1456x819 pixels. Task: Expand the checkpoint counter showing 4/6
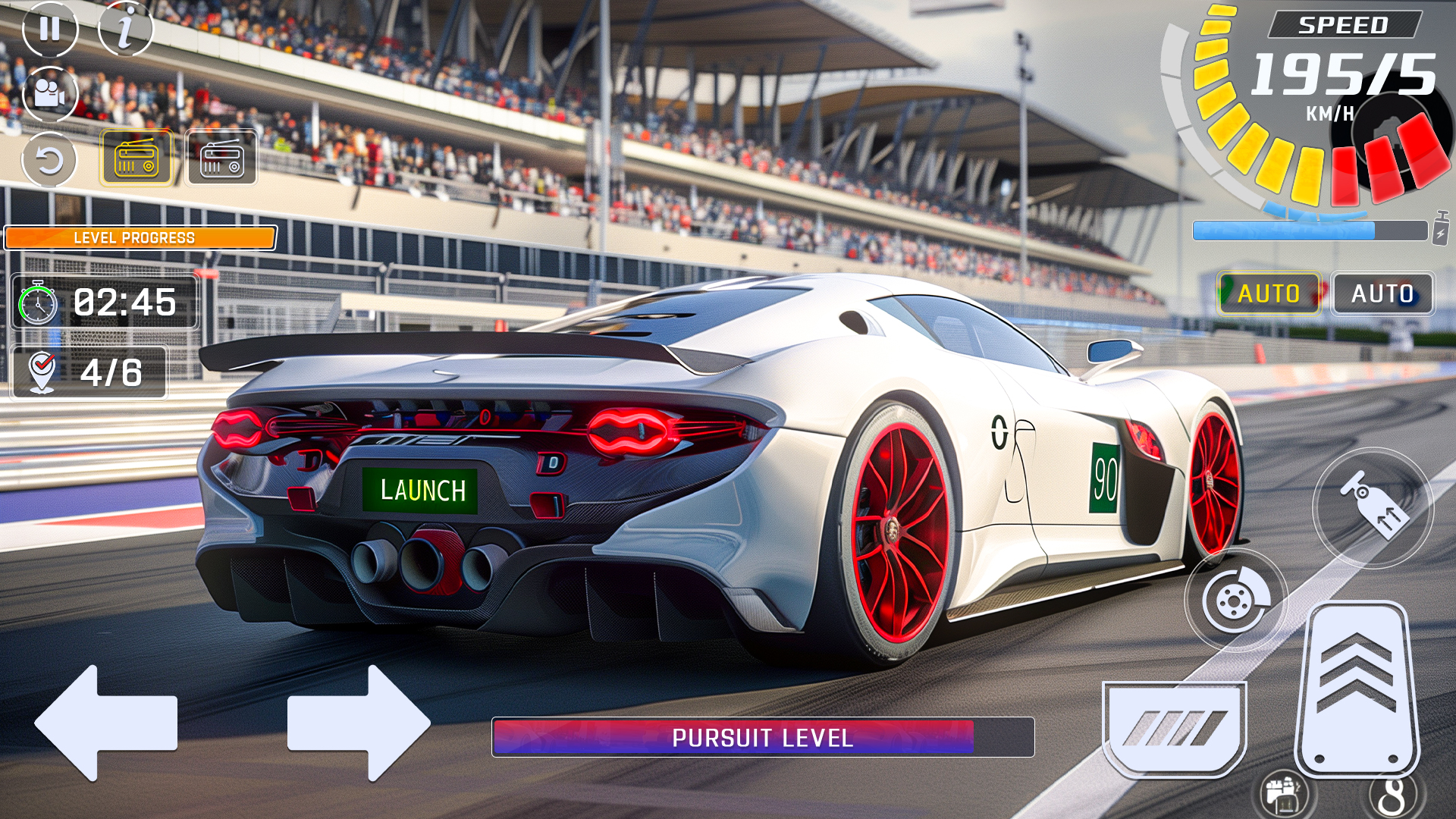pos(89,372)
